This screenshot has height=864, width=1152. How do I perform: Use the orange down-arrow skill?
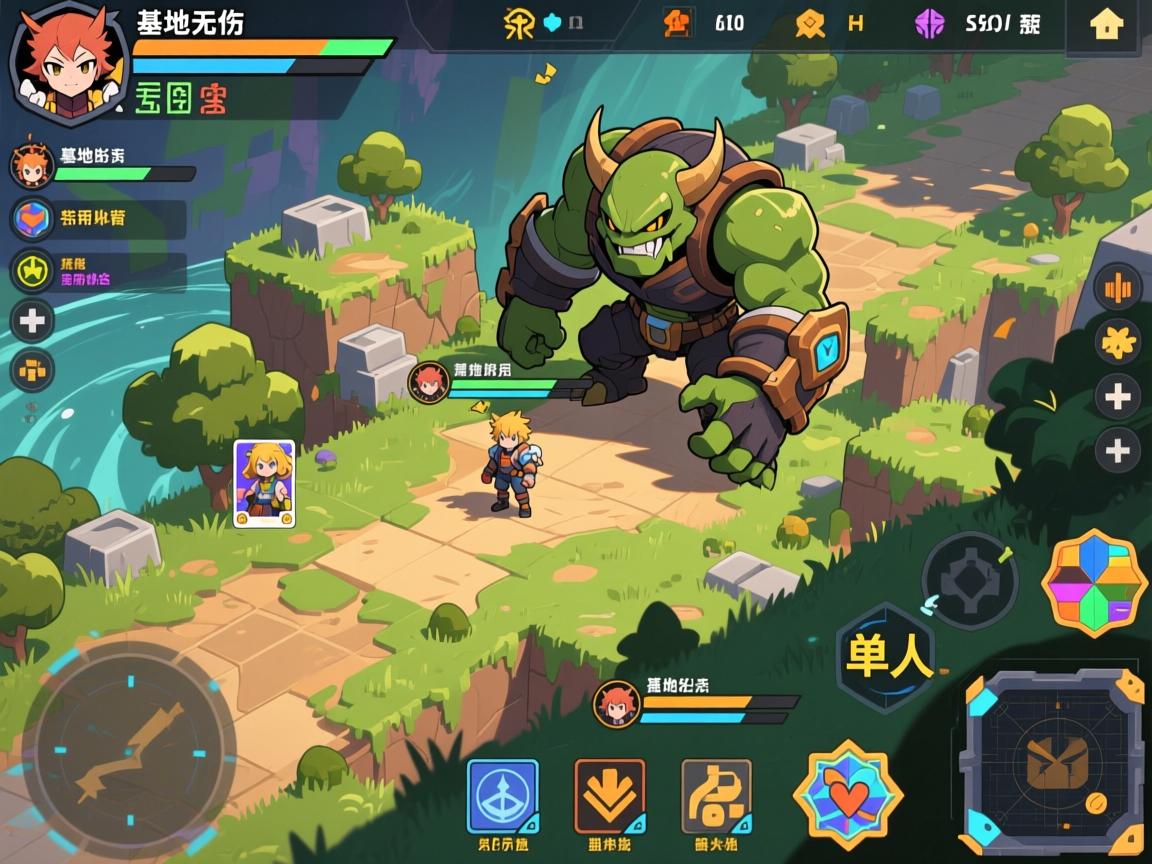[609, 797]
